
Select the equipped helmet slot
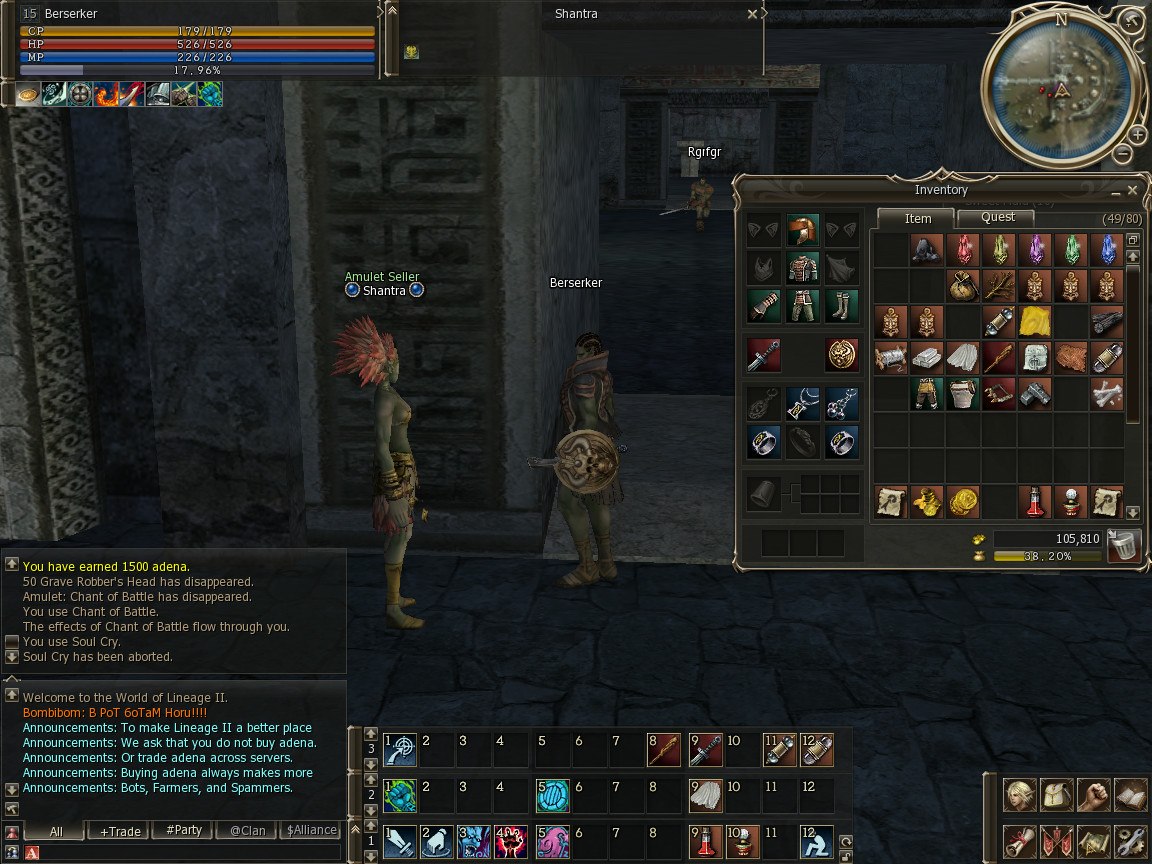[802, 231]
